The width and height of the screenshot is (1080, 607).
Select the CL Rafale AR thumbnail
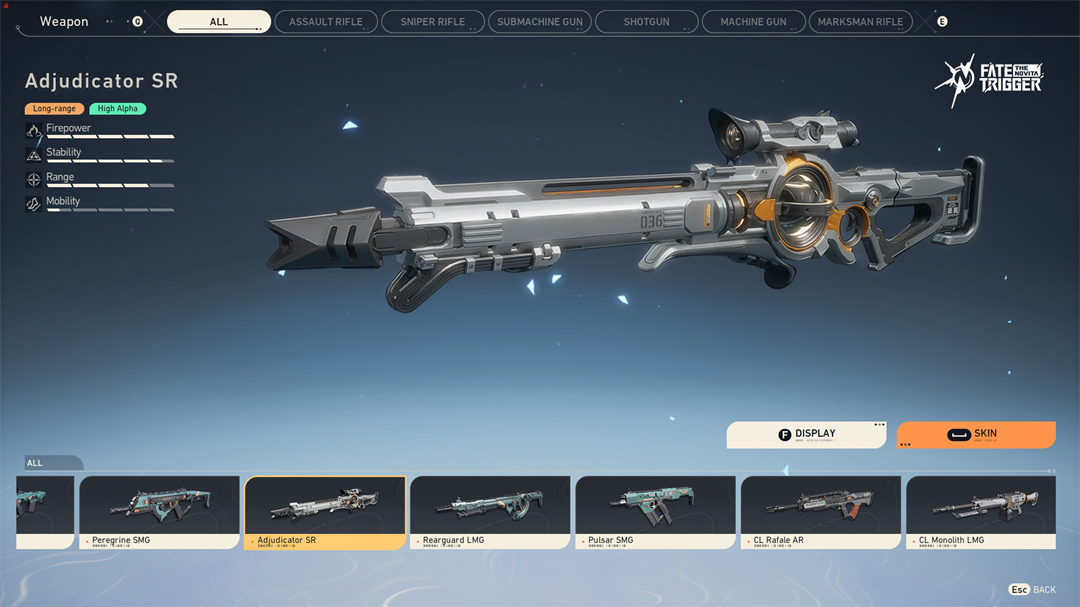[820, 511]
